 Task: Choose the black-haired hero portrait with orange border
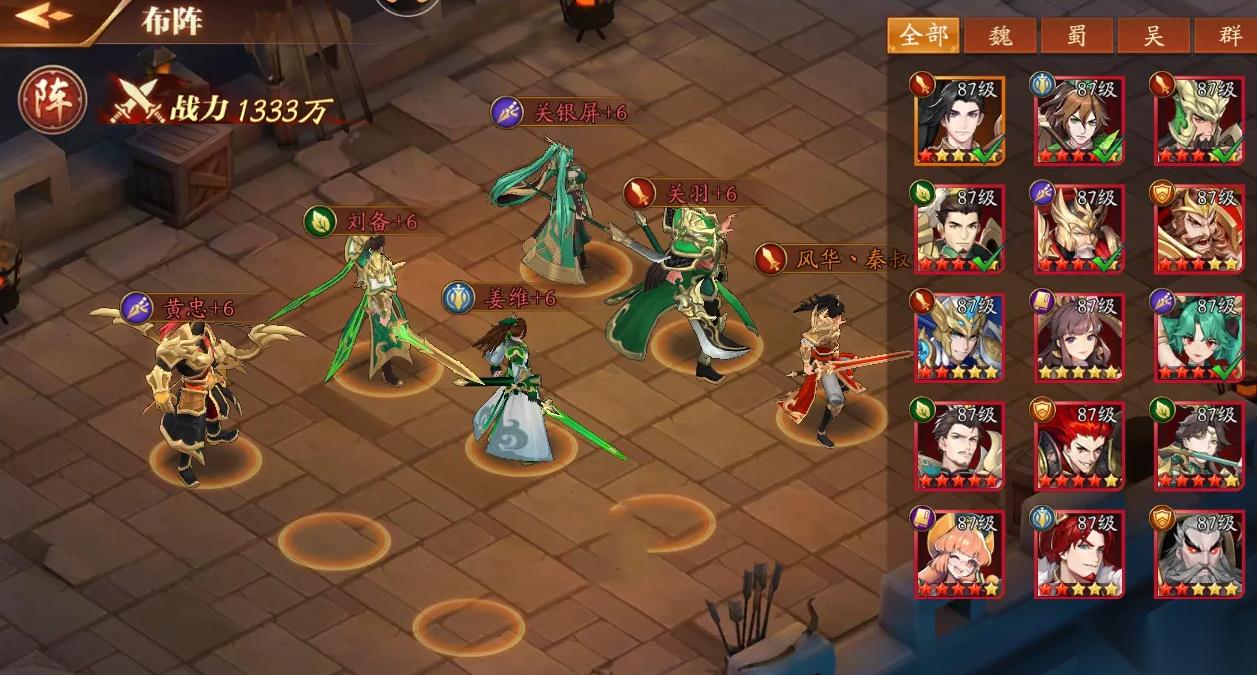tap(958, 120)
